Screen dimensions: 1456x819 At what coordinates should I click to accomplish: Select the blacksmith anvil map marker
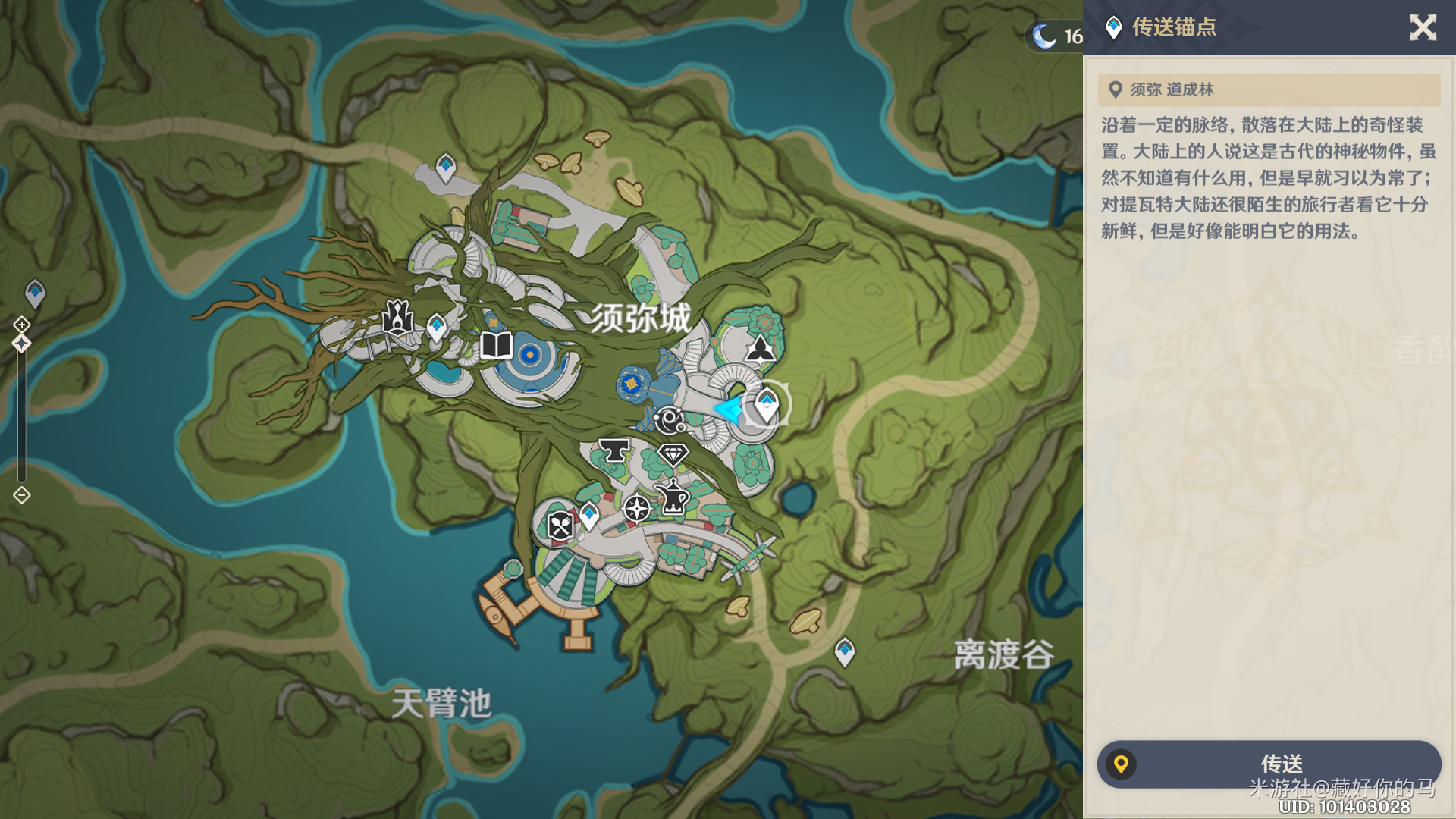[614, 450]
